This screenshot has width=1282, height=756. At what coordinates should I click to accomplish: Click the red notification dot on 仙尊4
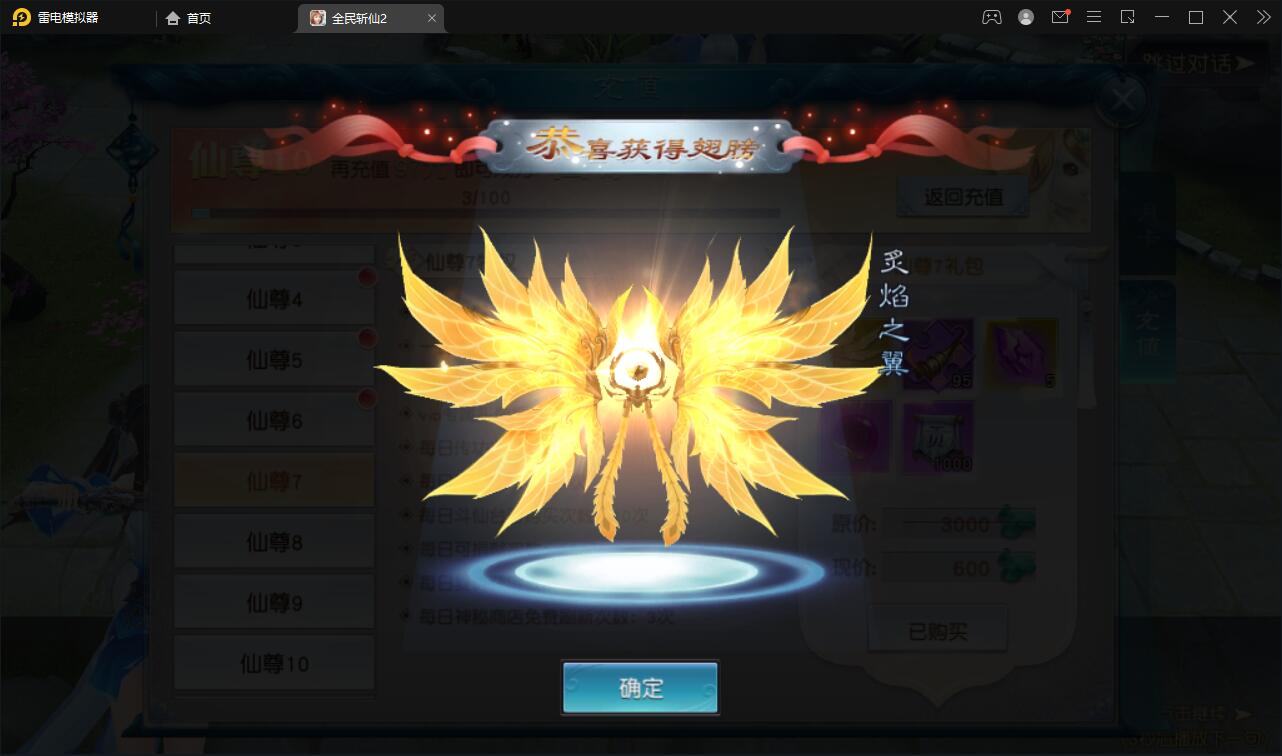[368, 279]
